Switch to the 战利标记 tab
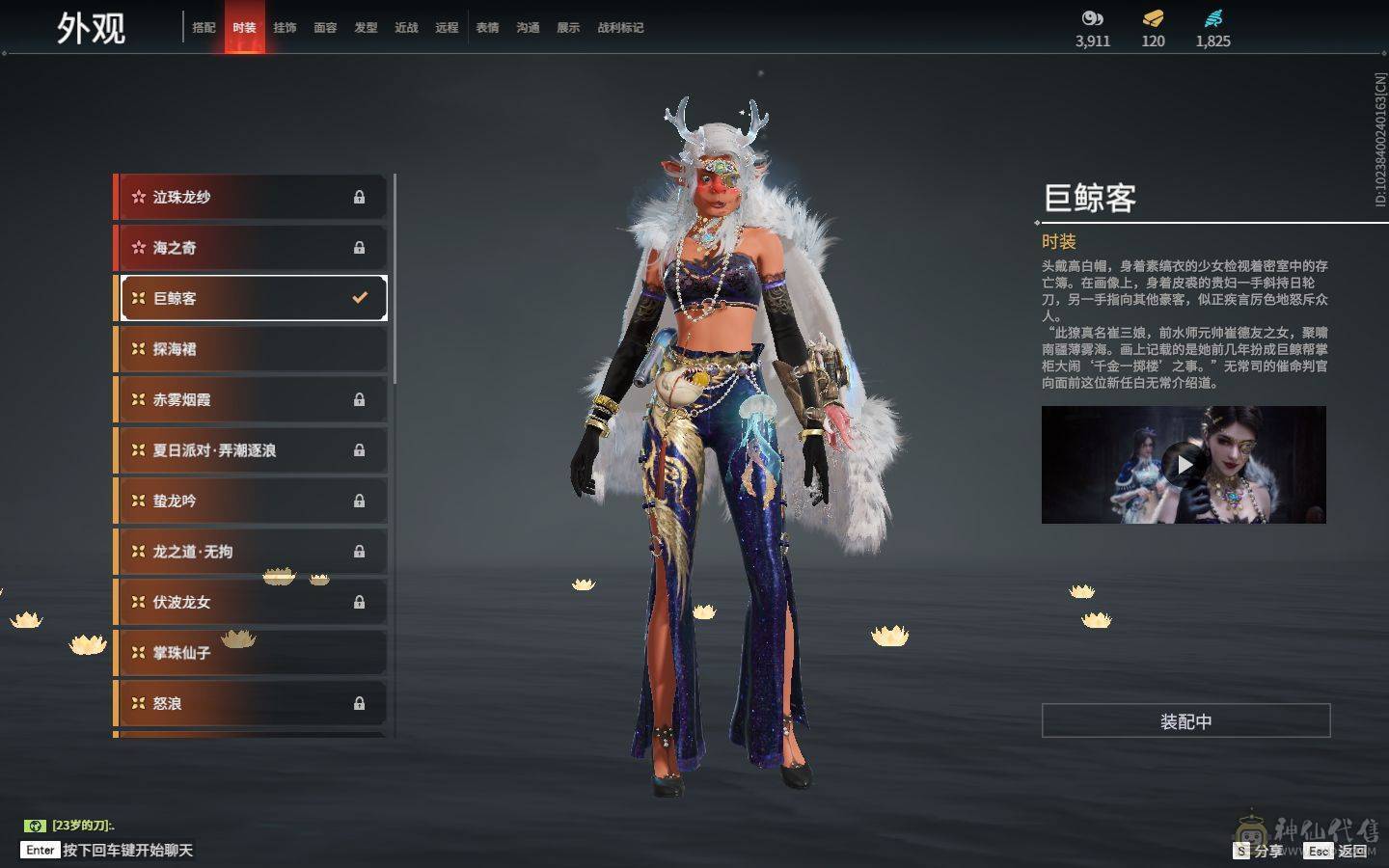 tap(620, 28)
